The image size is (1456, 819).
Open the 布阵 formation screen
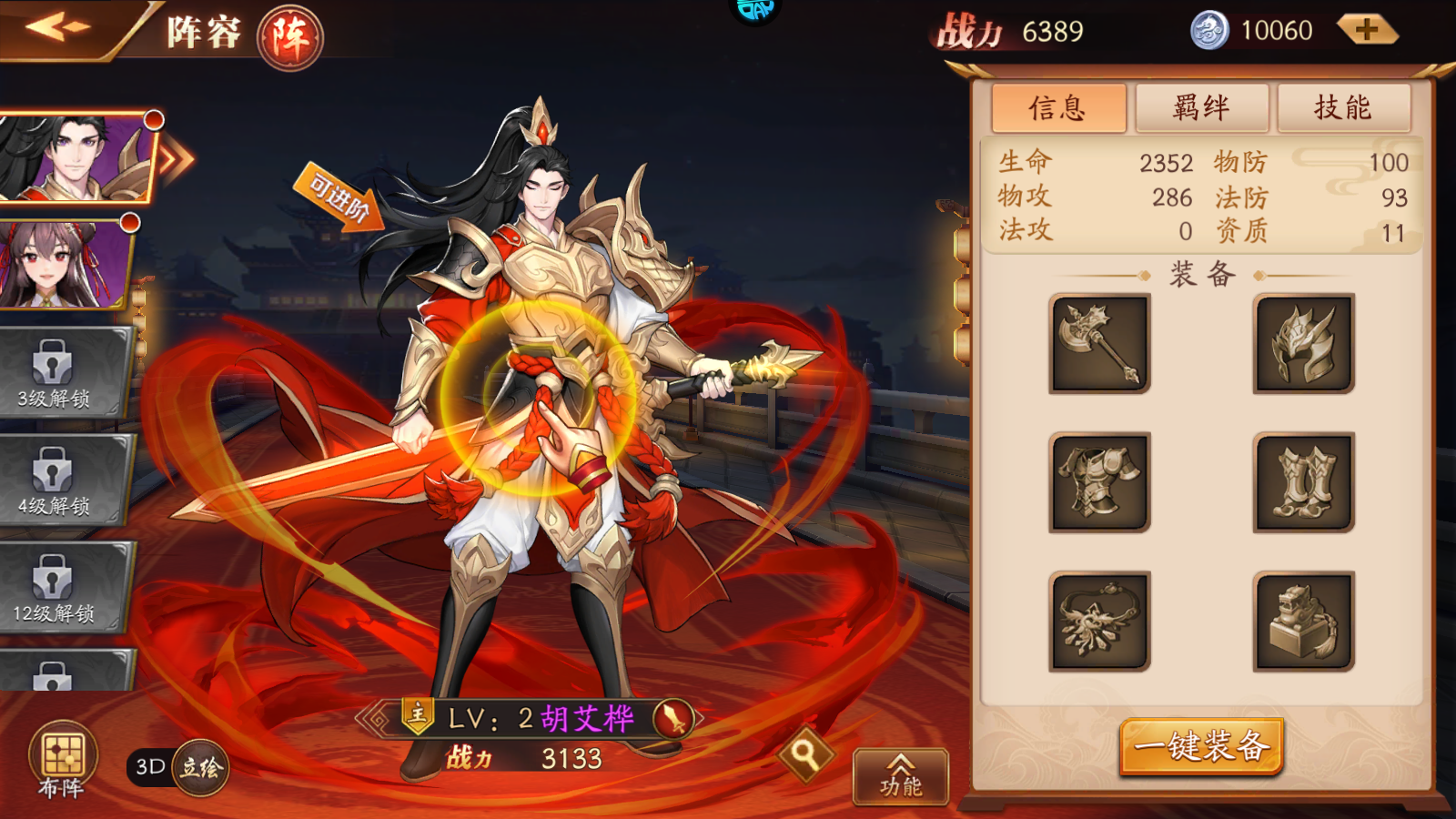[x=62, y=762]
